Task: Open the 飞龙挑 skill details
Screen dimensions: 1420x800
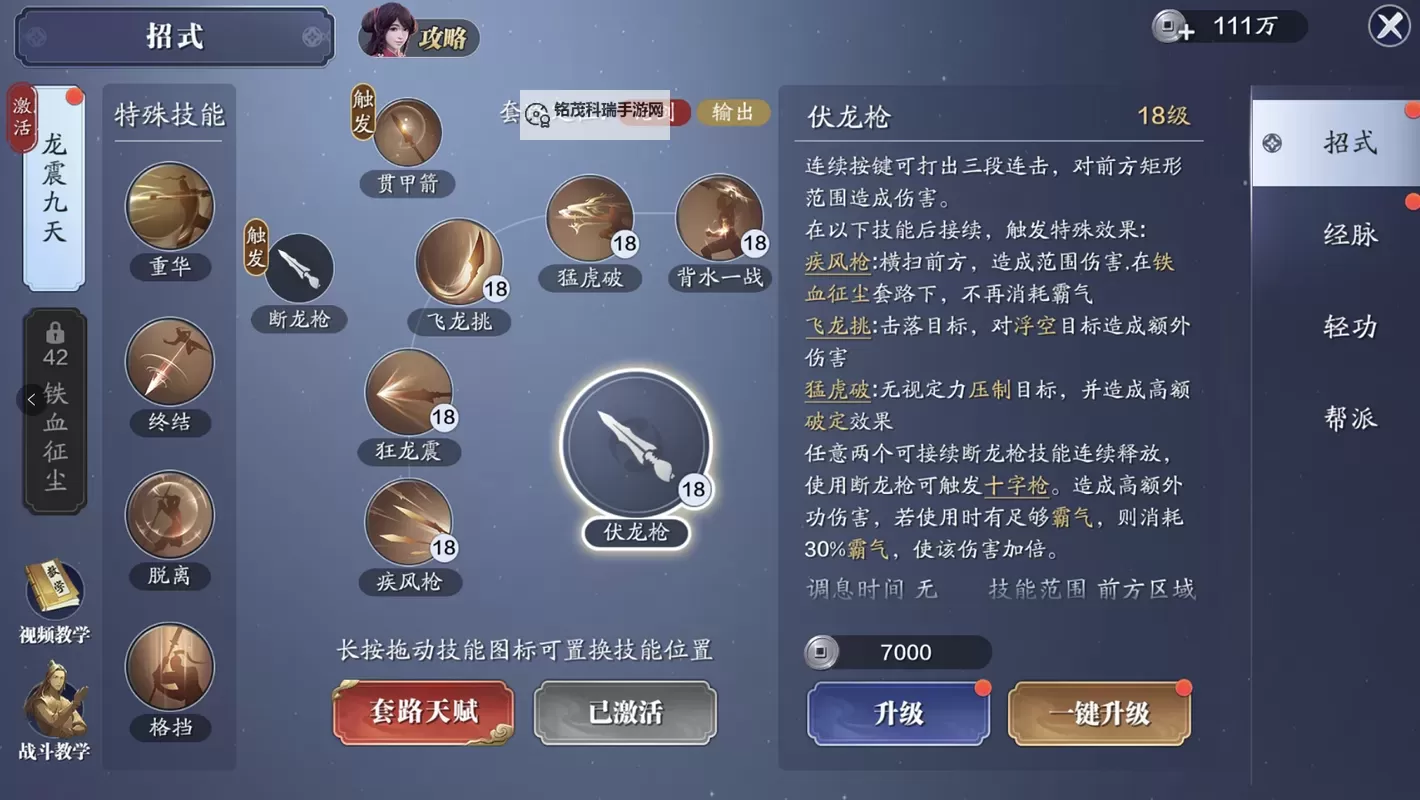Action: tap(459, 265)
